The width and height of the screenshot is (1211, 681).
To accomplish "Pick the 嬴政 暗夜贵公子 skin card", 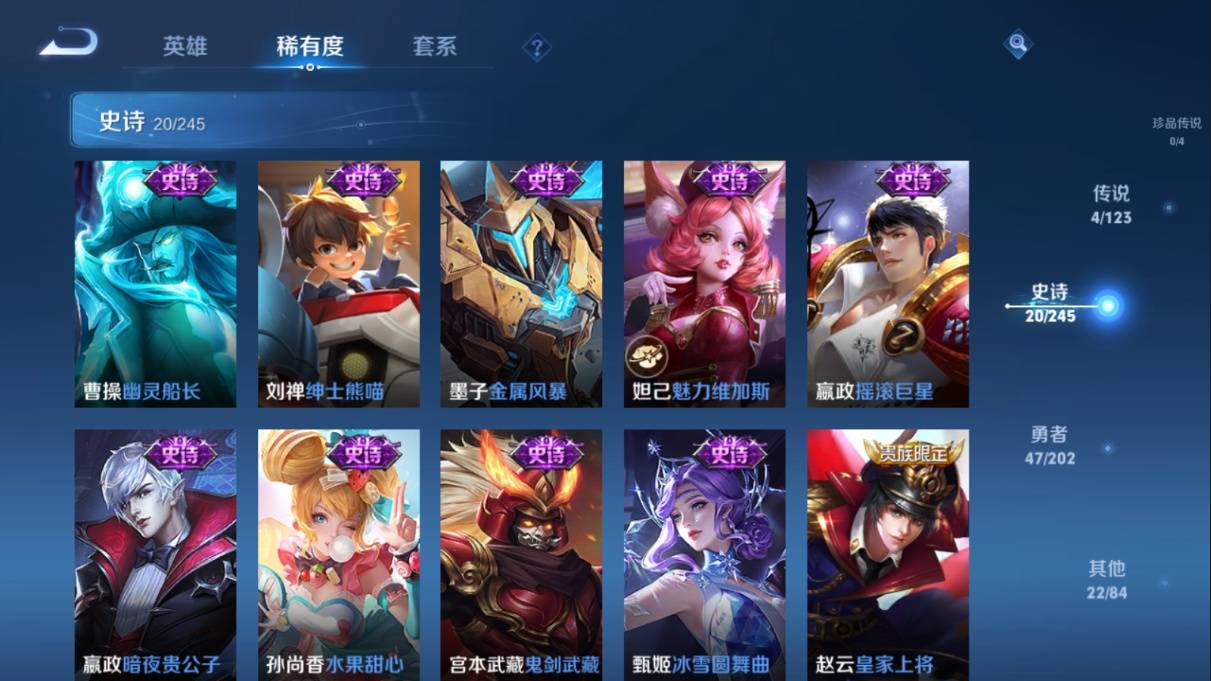I will click(x=155, y=555).
